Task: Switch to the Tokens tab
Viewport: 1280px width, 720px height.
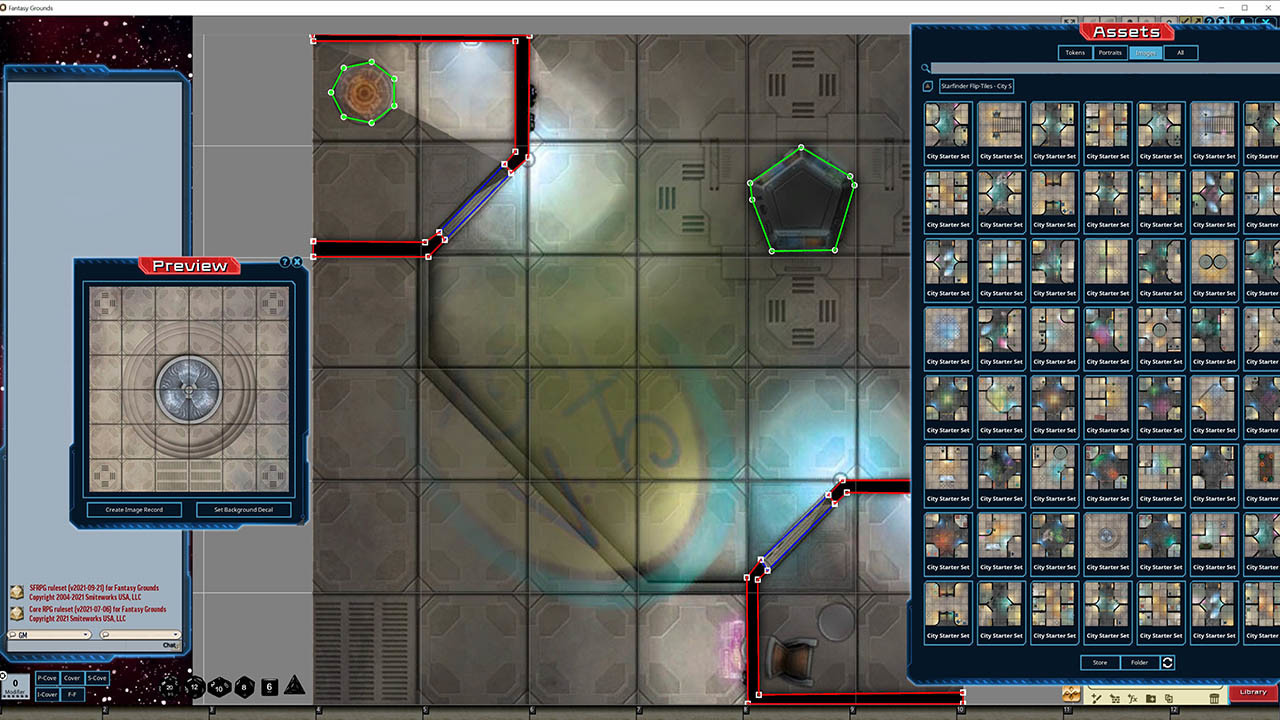Action: click(1075, 52)
